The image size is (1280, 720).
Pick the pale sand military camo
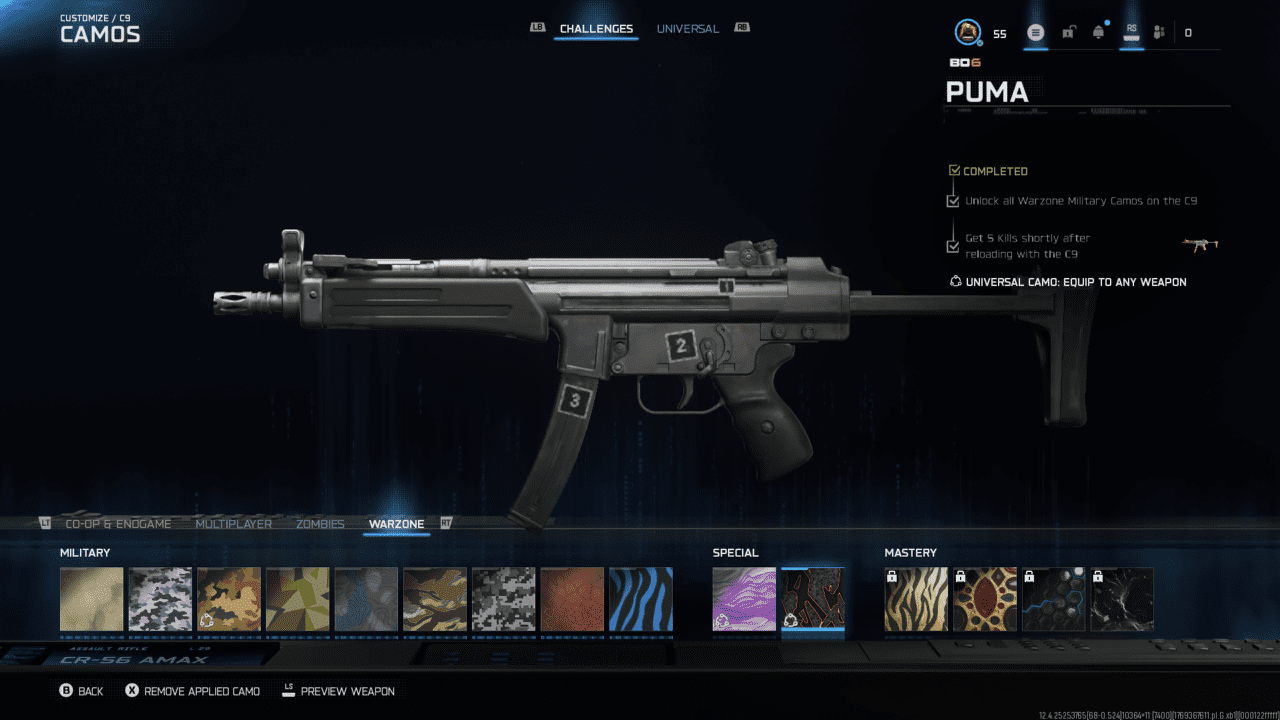coord(92,599)
